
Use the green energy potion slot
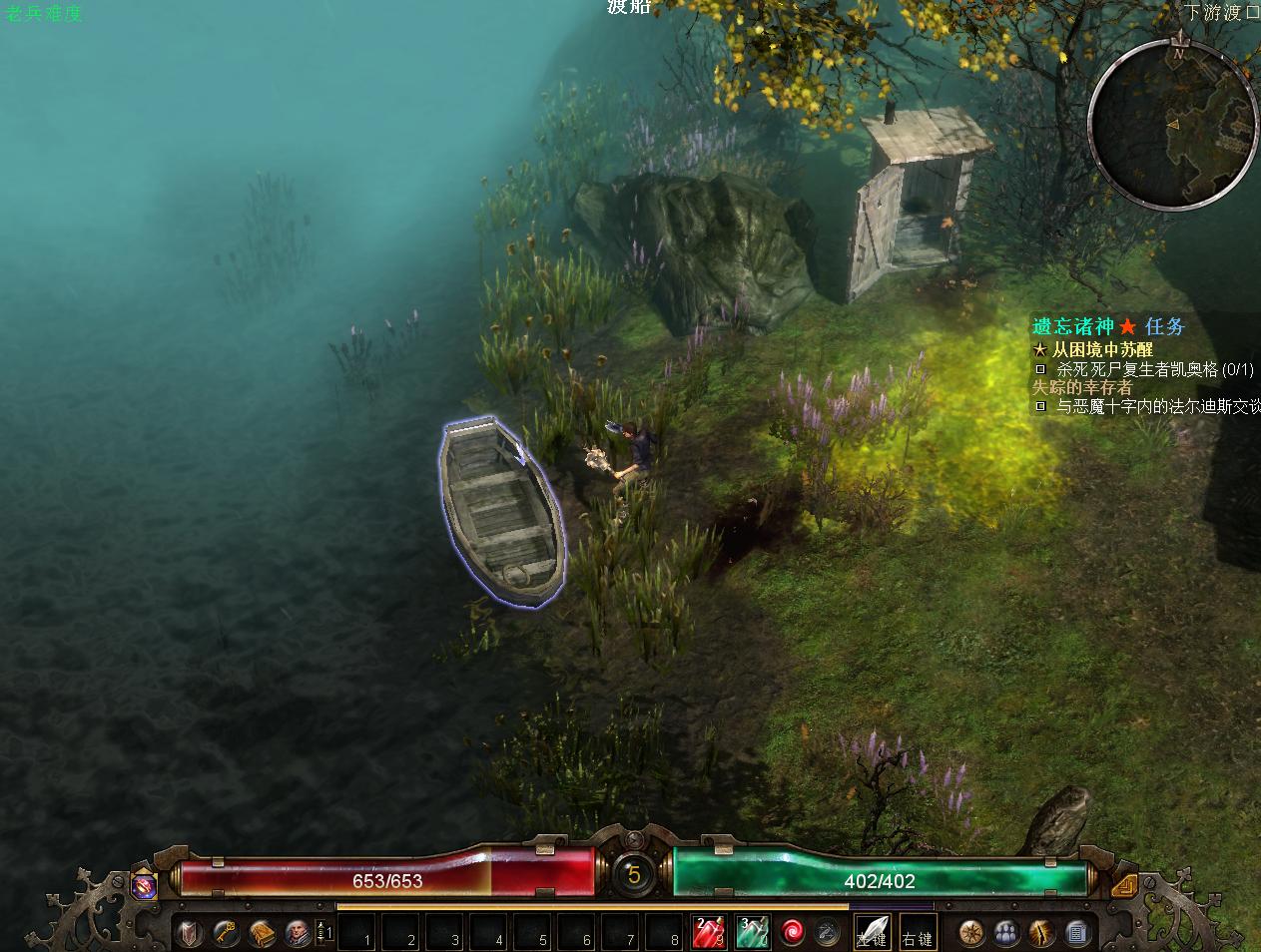coord(752,933)
